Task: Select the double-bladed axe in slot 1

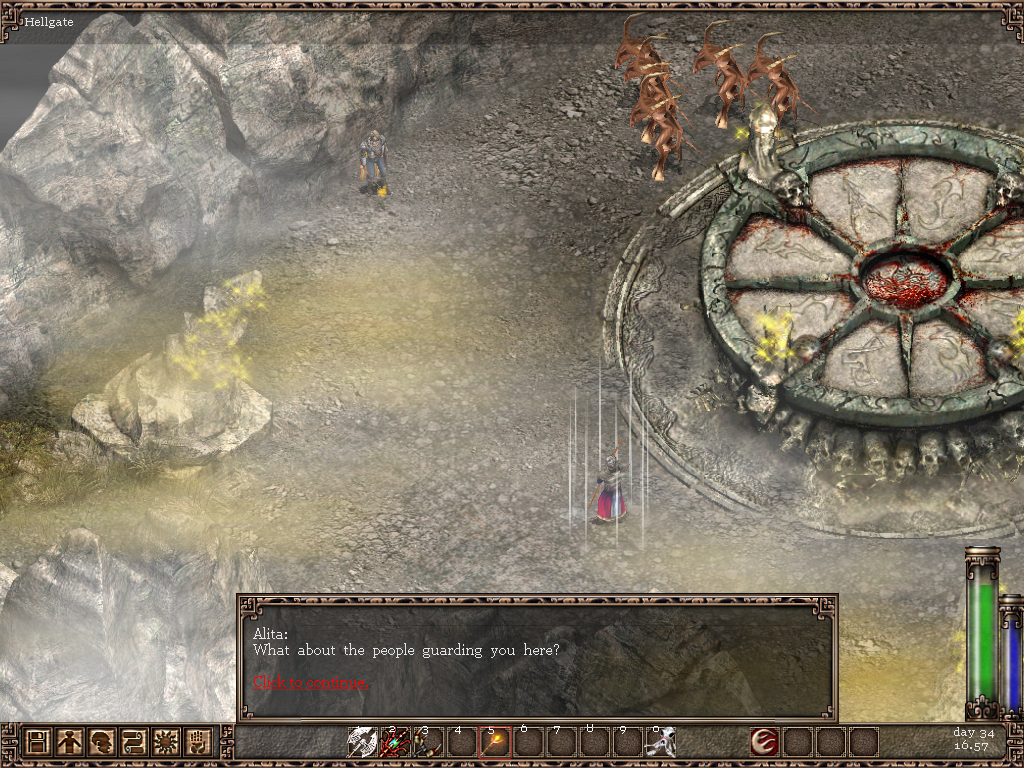Action: point(362,742)
